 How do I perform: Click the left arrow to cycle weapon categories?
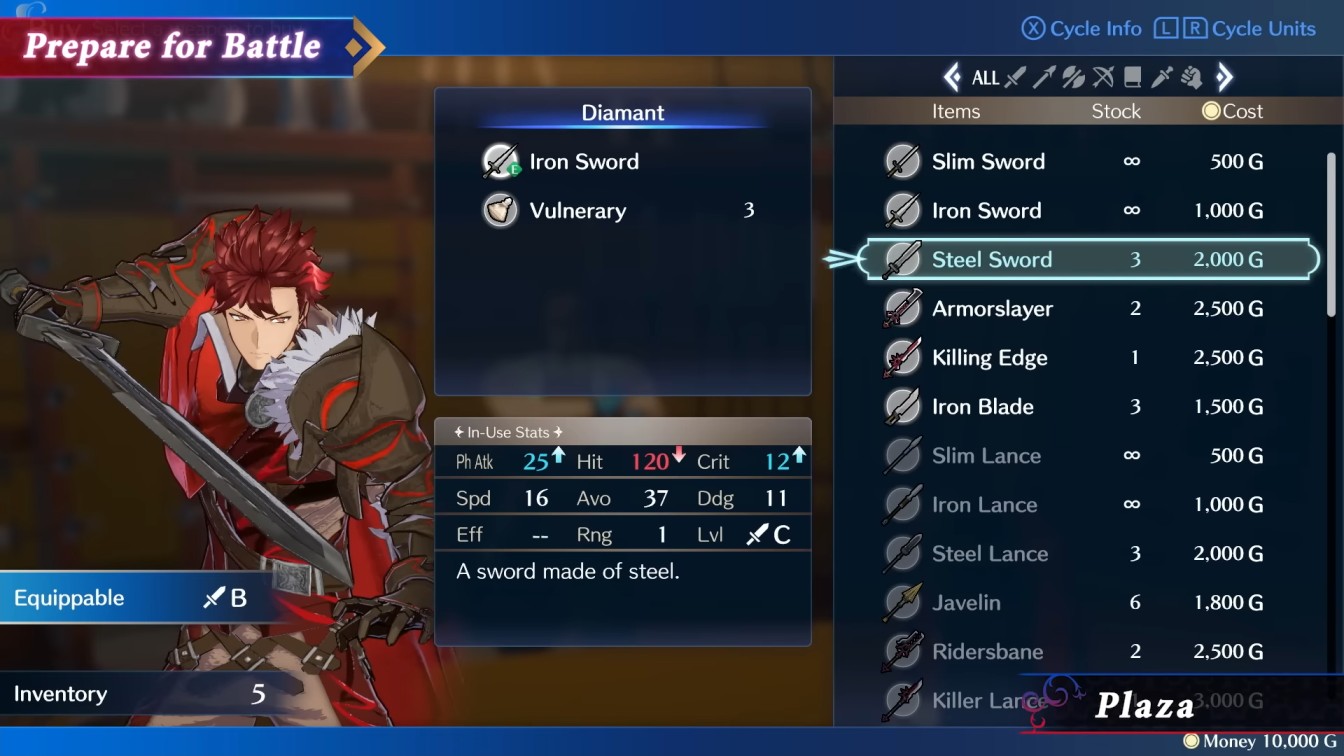(x=950, y=77)
